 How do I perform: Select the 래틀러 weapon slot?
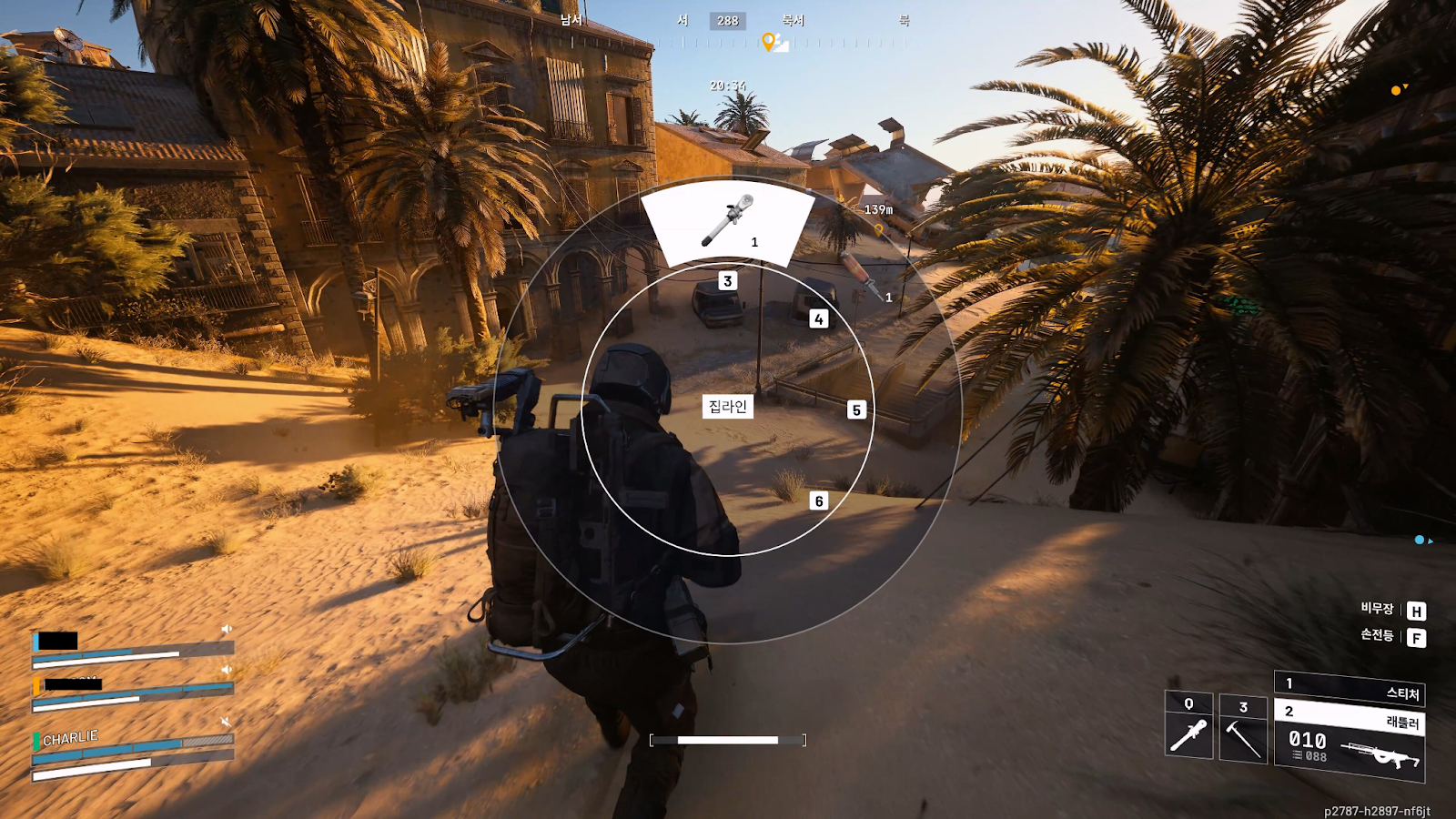click(x=1349, y=716)
